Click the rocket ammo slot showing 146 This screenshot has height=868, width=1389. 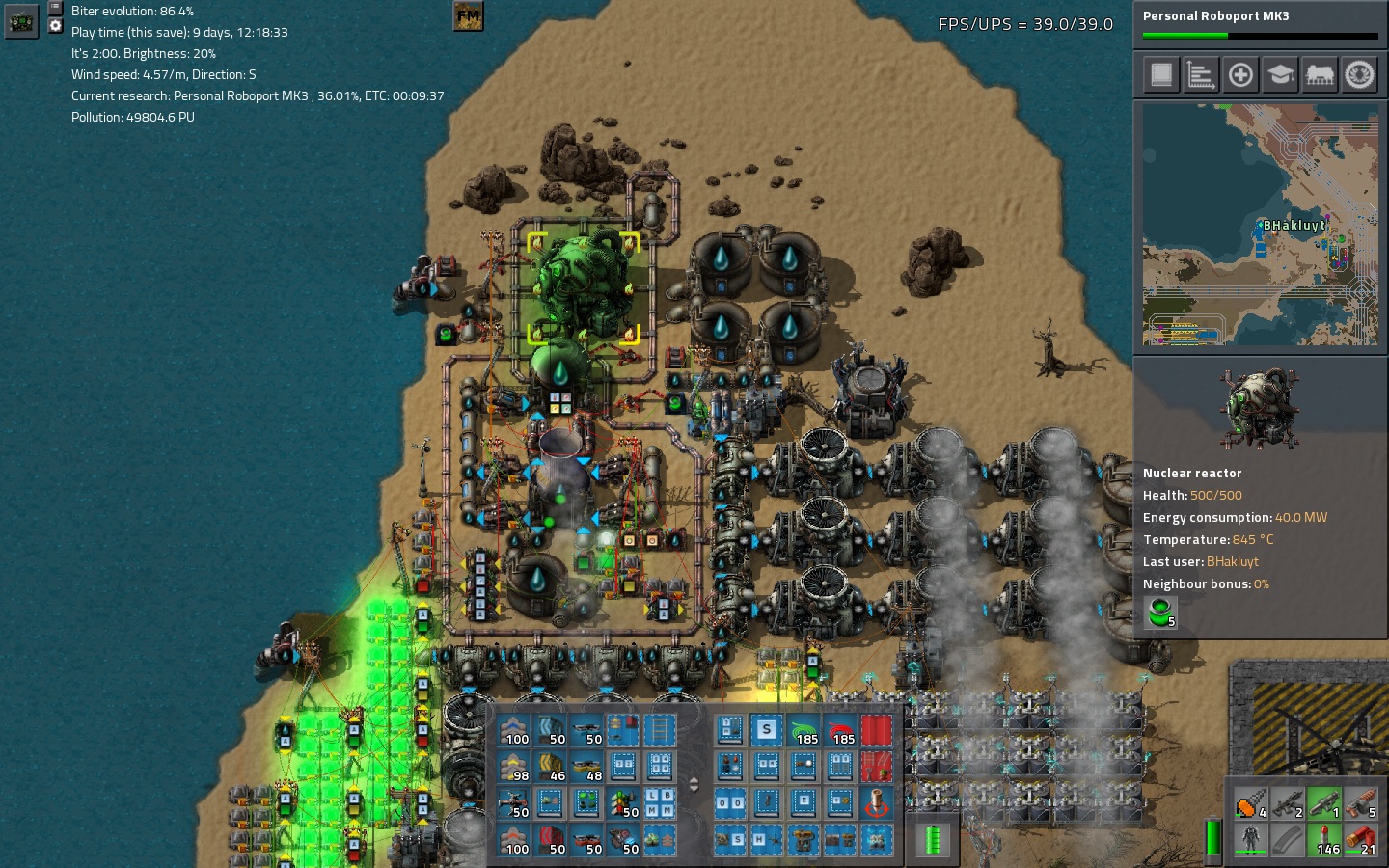coord(1324,839)
